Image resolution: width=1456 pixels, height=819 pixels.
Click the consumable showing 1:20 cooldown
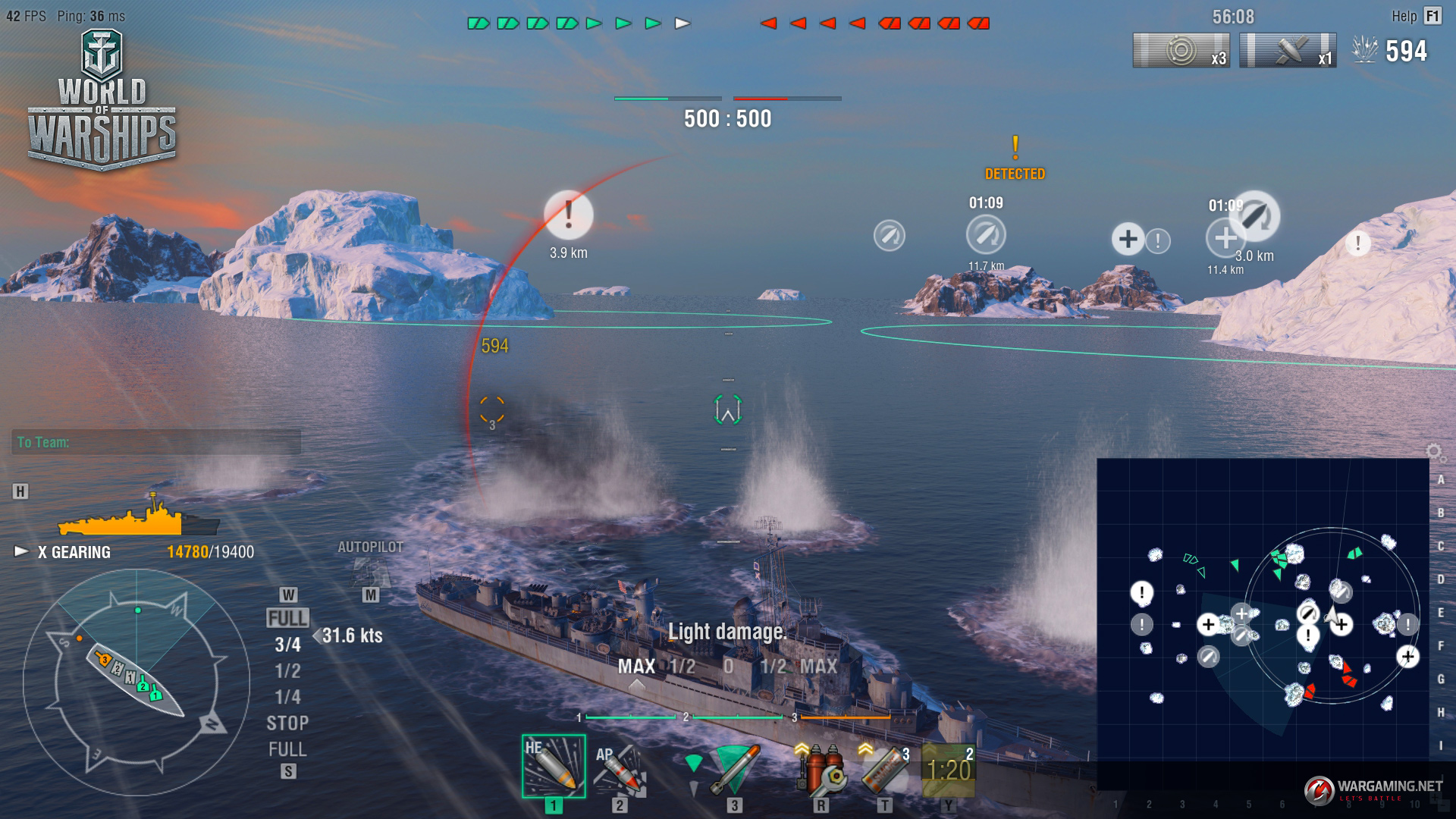tap(948, 769)
